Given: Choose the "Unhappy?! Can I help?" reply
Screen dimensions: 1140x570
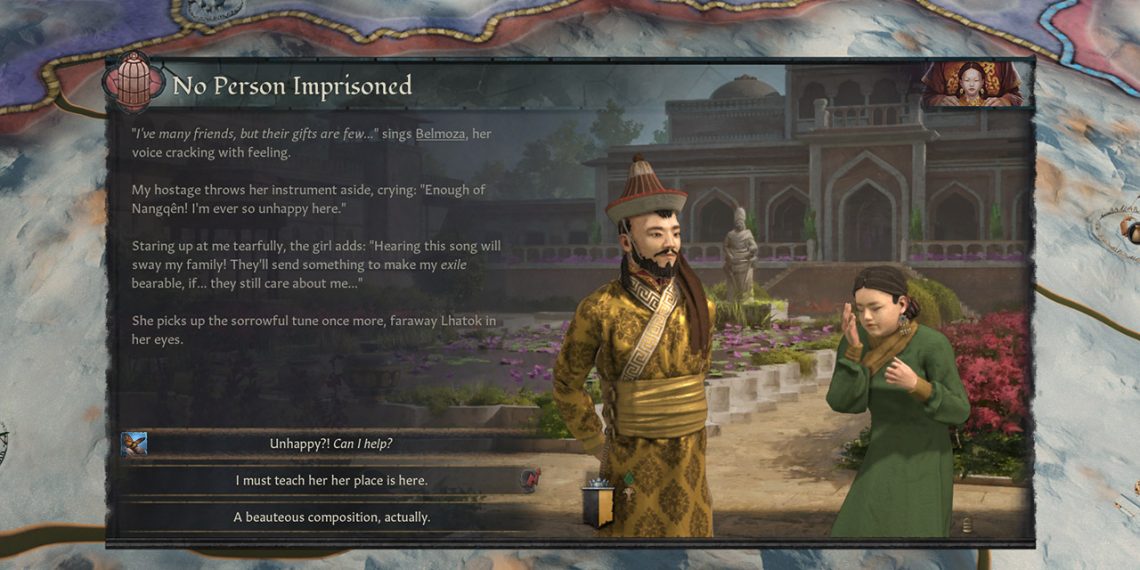Looking at the screenshot, I should (x=331, y=444).
